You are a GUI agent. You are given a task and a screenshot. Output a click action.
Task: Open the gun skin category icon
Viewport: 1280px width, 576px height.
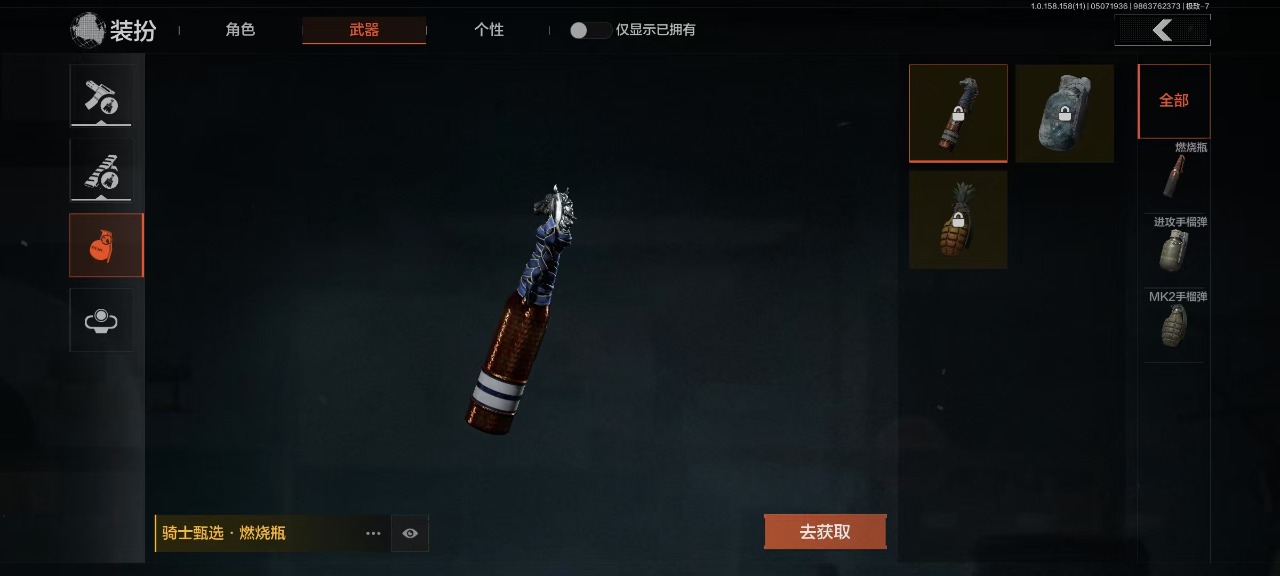click(x=101, y=170)
